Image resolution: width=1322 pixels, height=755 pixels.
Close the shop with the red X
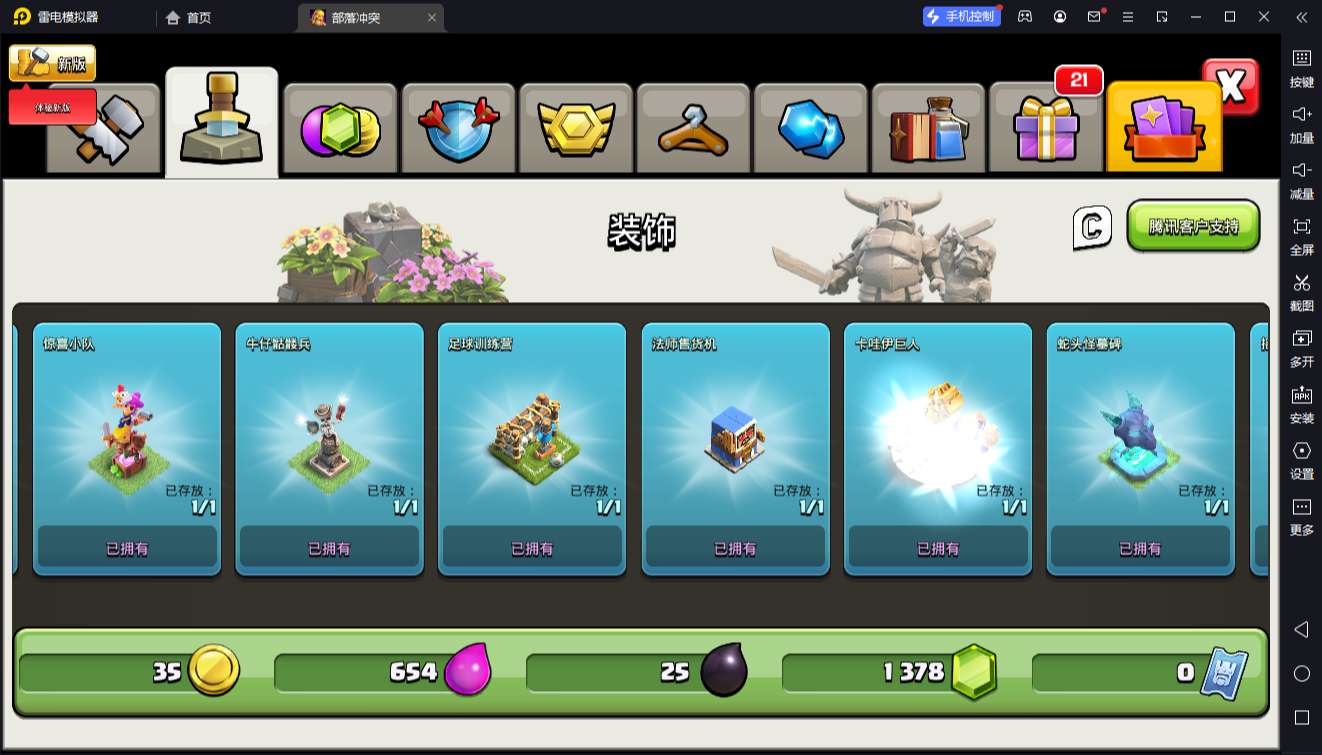[x=1231, y=87]
